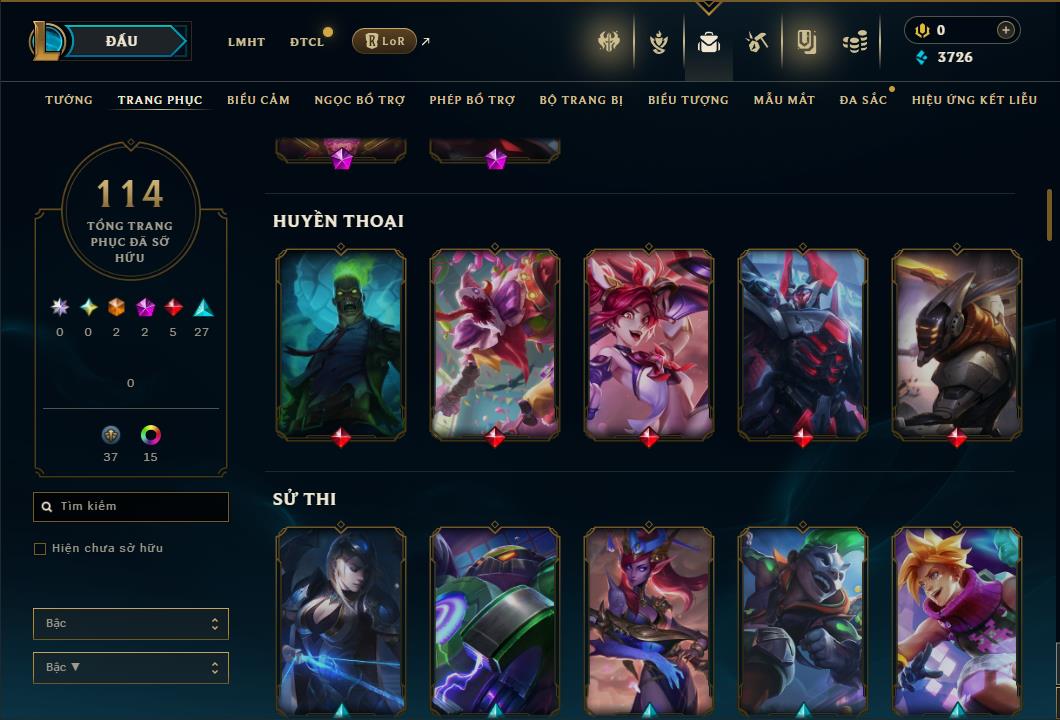Open the backpack collection icon
1060x720 pixels.
click(x=709, y=42)
